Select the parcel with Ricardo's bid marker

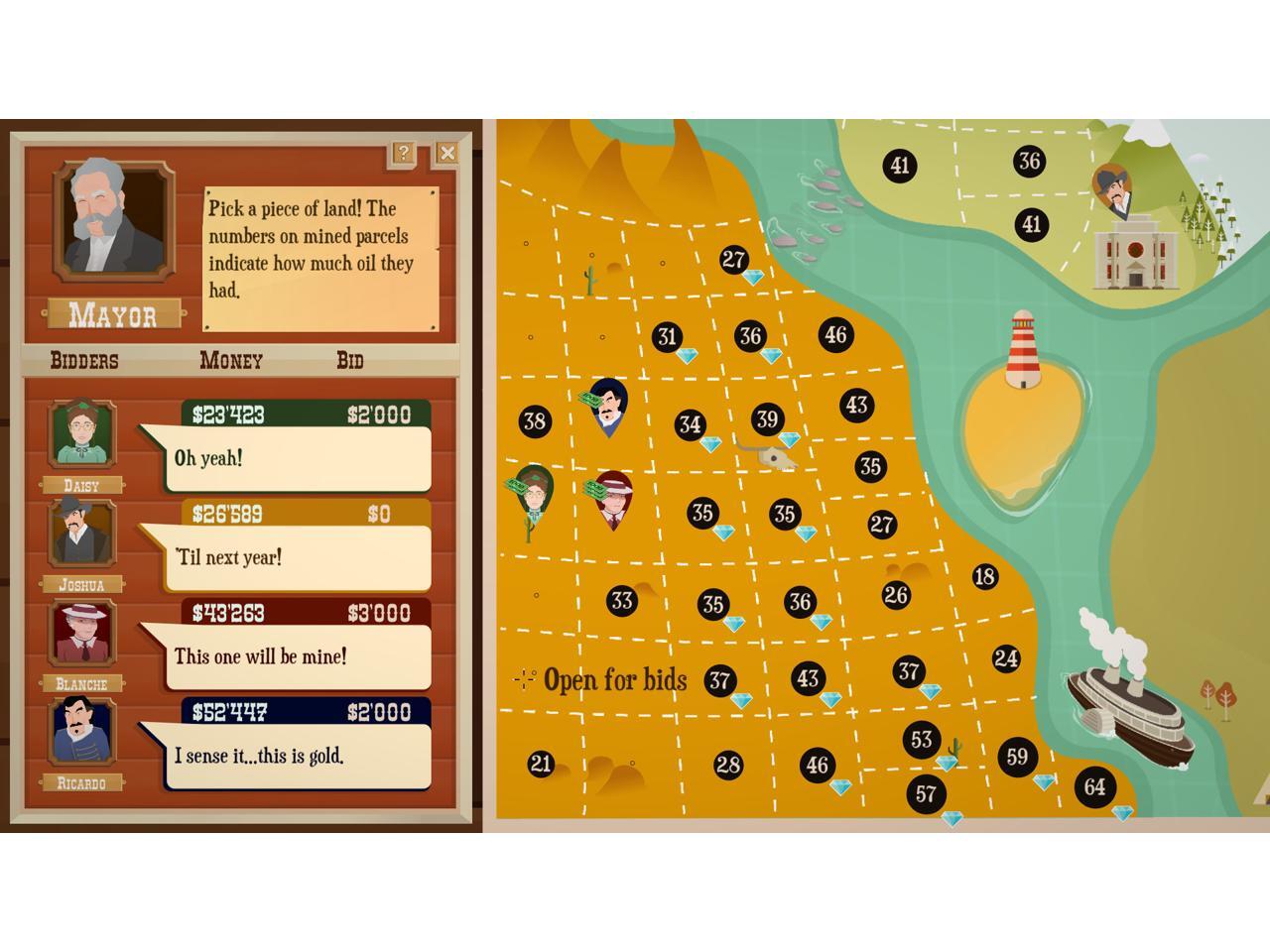point(608,407)
